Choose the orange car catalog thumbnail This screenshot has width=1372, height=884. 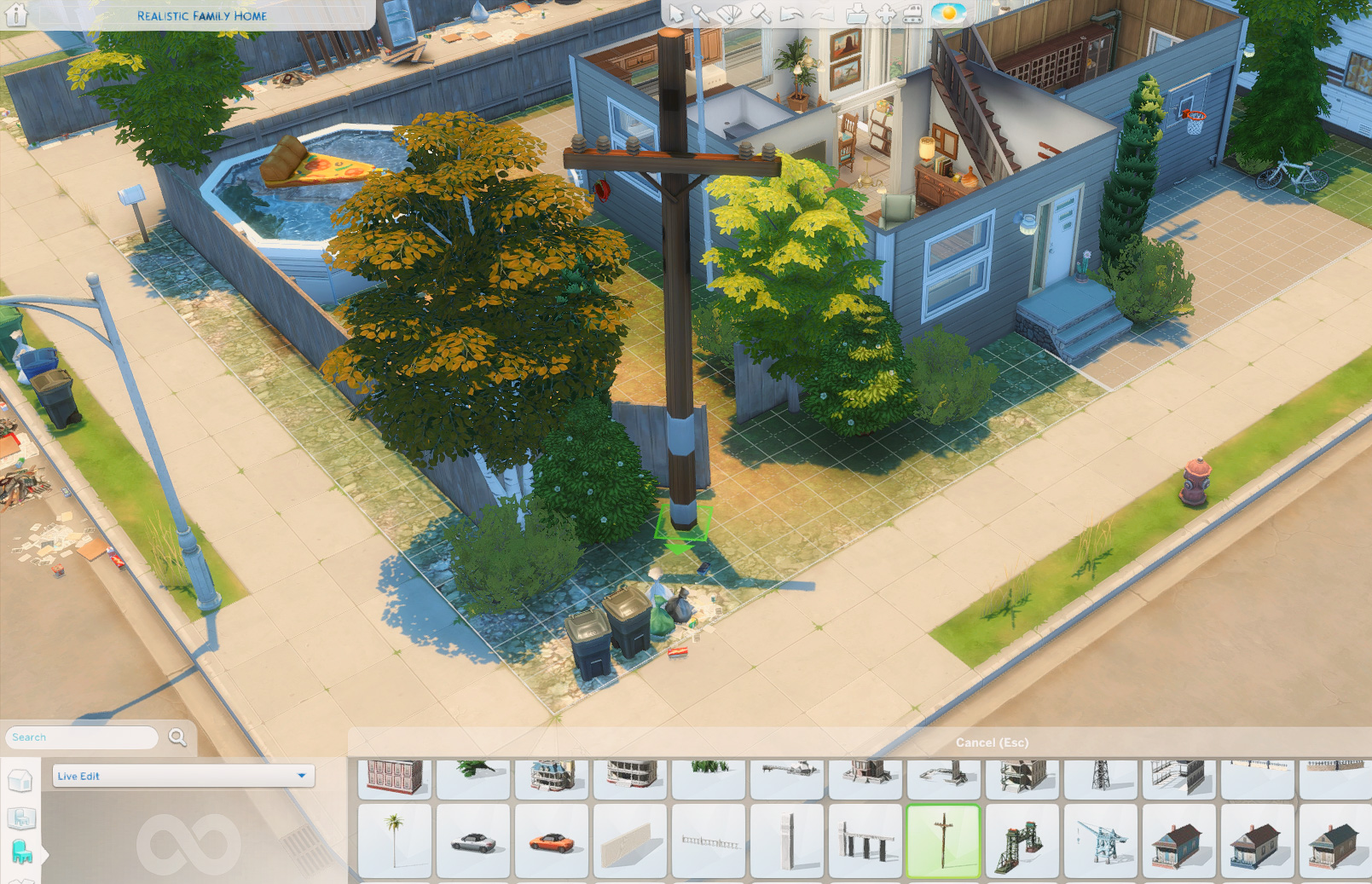pyautogui.click(x=551, y=841)
